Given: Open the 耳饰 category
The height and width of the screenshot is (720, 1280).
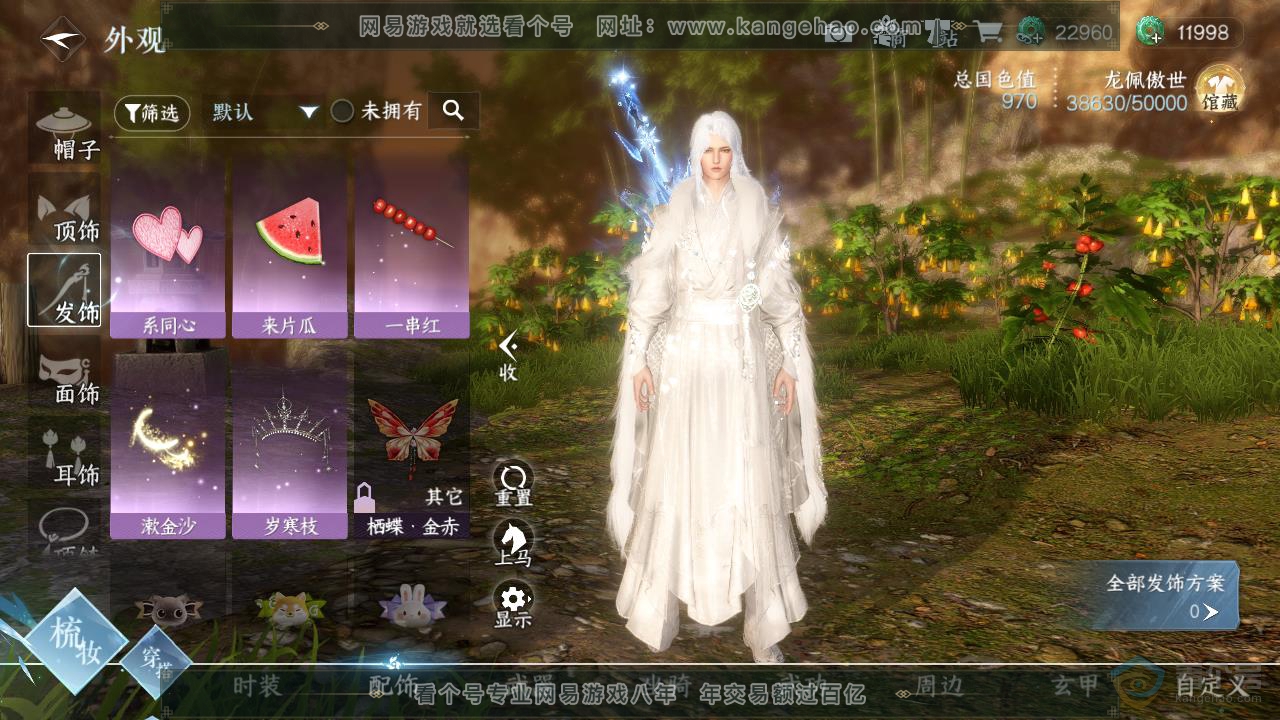Looking at the screenshot, I should [65, 456].
